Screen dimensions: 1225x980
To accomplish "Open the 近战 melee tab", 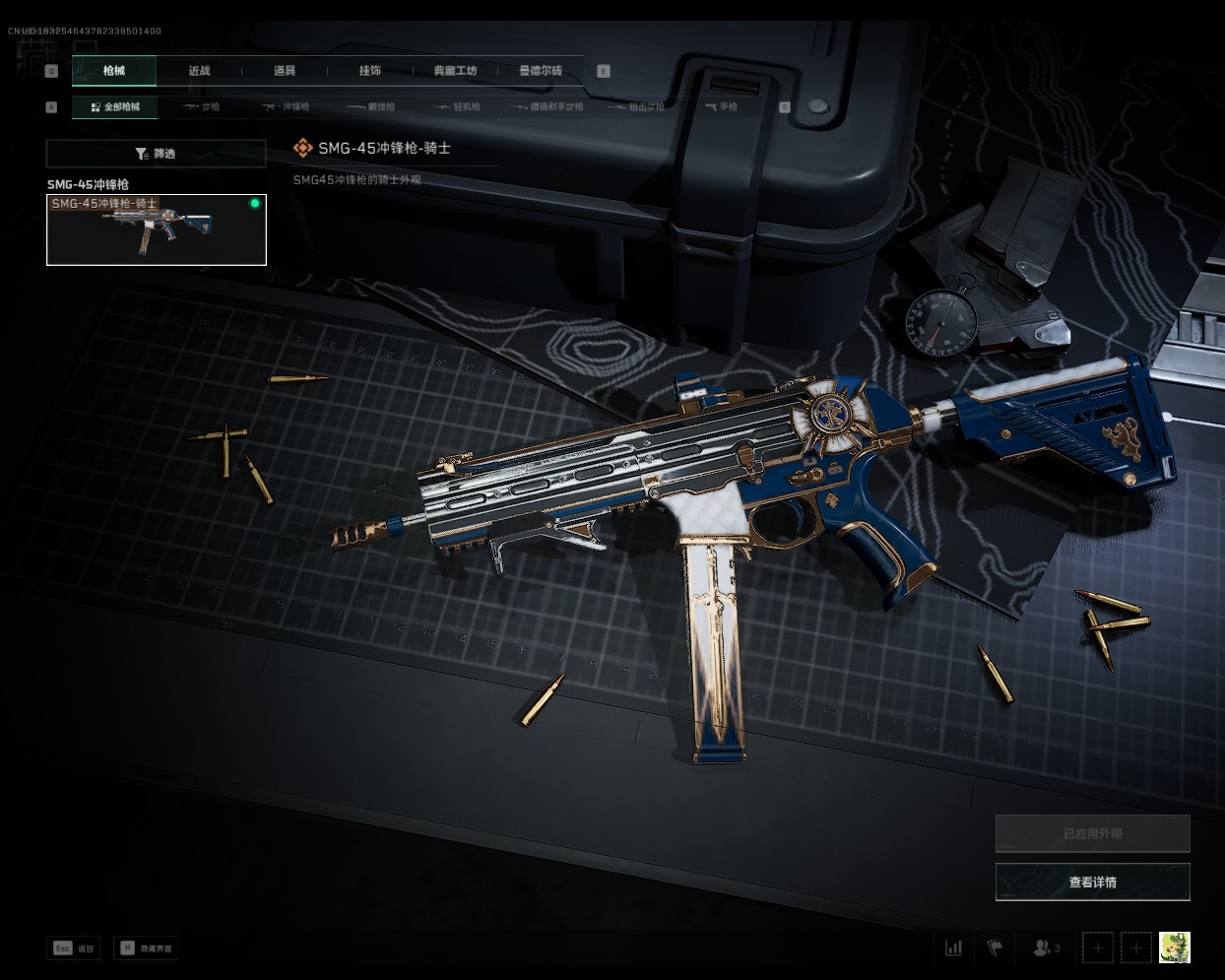I will [x=199, y=71].
